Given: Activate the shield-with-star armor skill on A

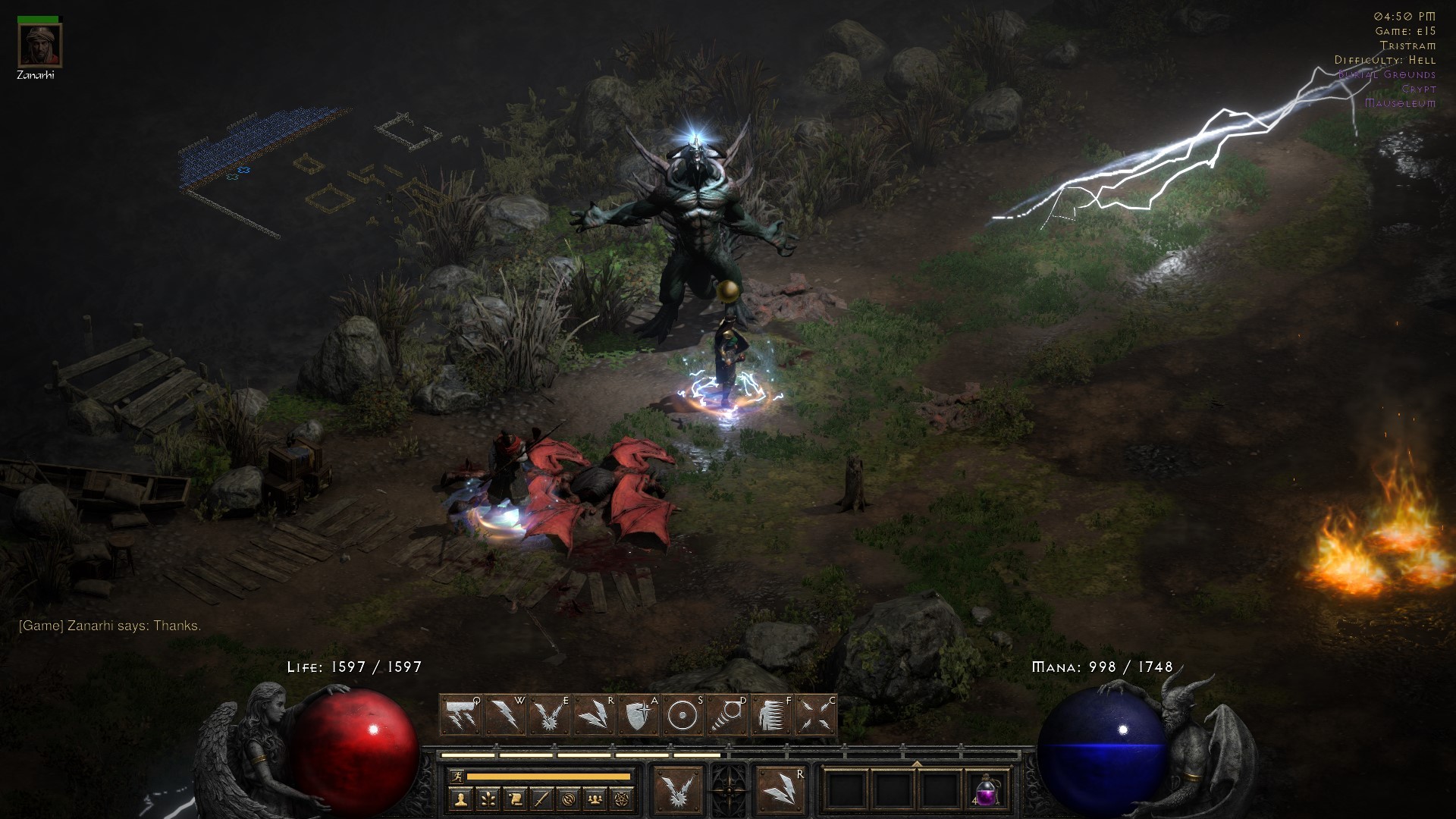Looking at the screenshot, I should (x=638, y=715).
